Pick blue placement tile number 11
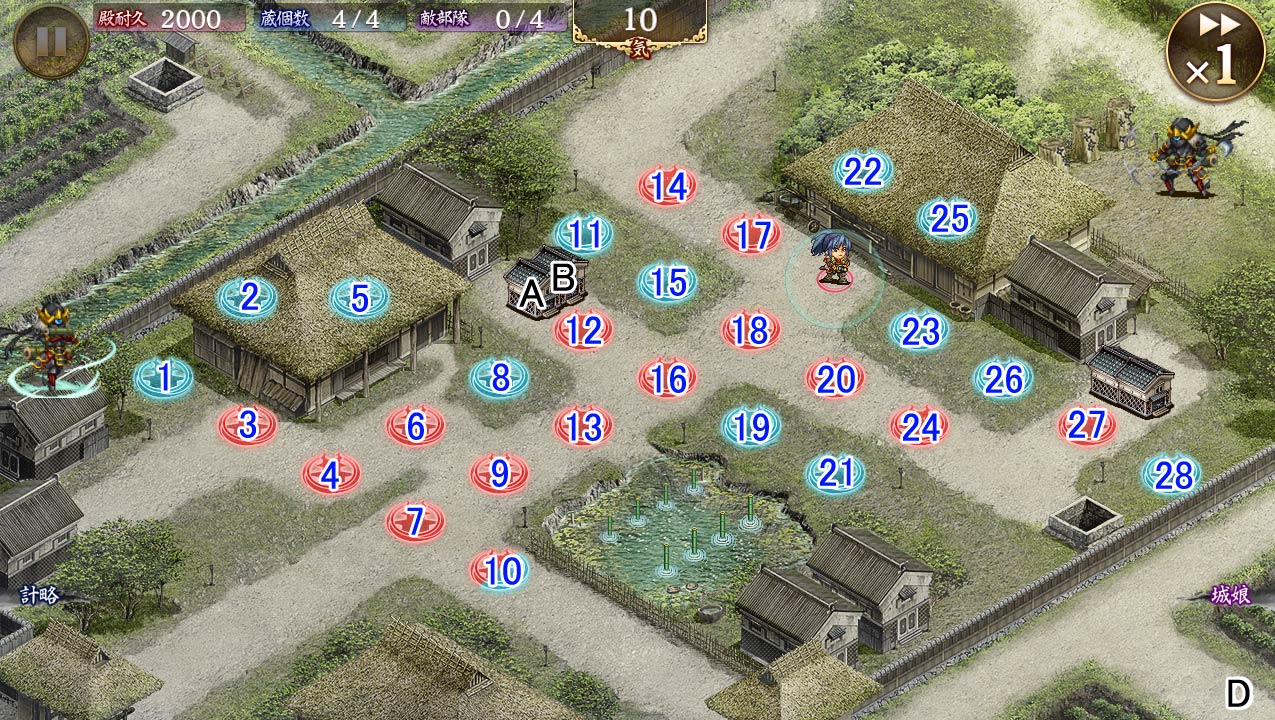1275x720 pixels. point(584,234)
